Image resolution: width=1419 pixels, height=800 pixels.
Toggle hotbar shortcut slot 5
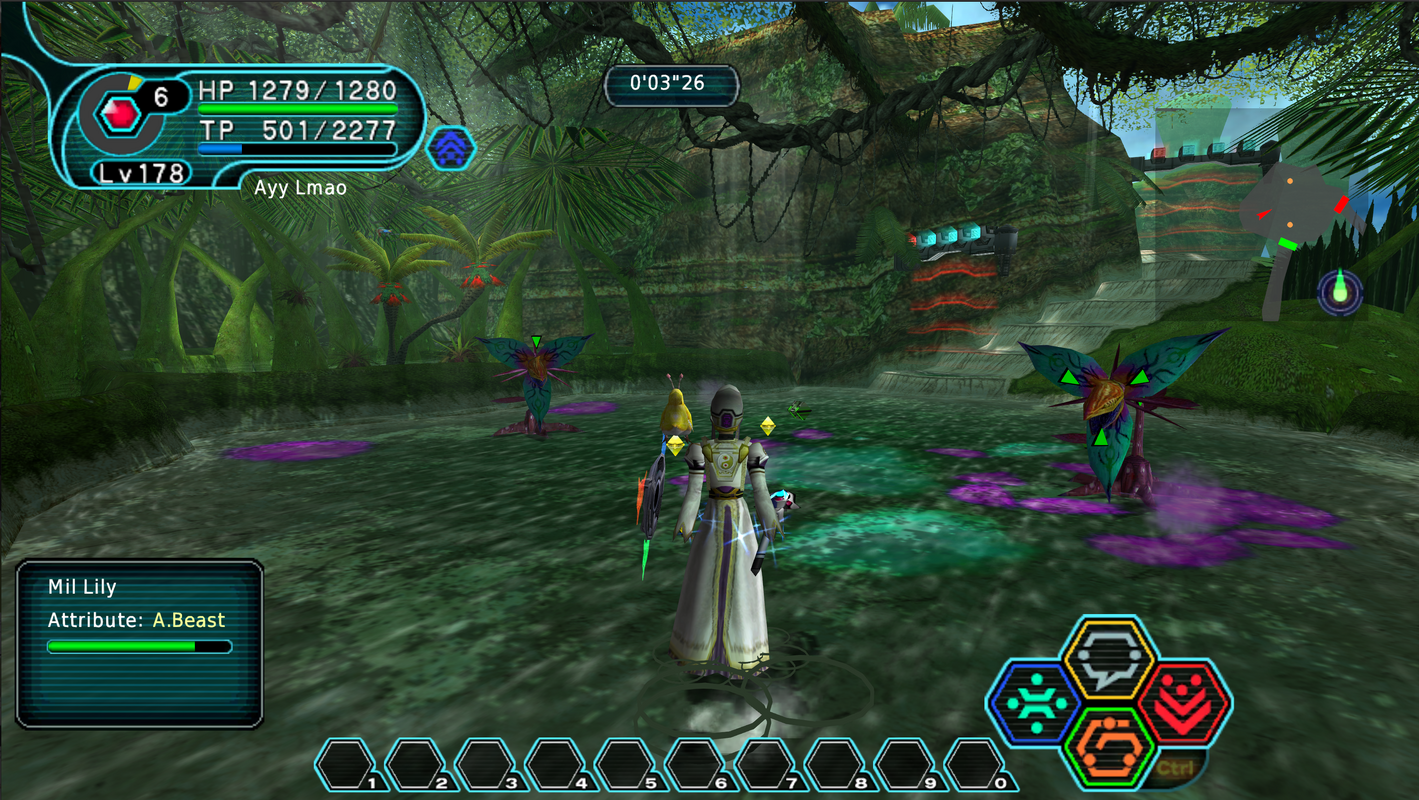click(625, 763)
